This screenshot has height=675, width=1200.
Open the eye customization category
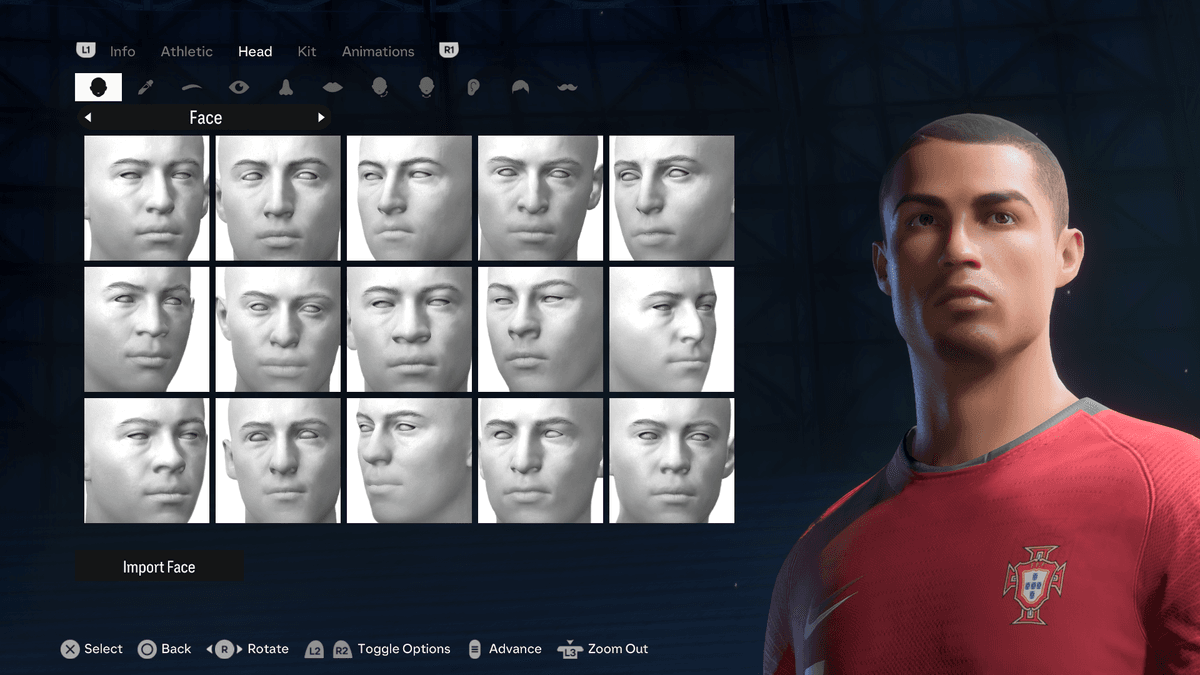coord(239,87)
